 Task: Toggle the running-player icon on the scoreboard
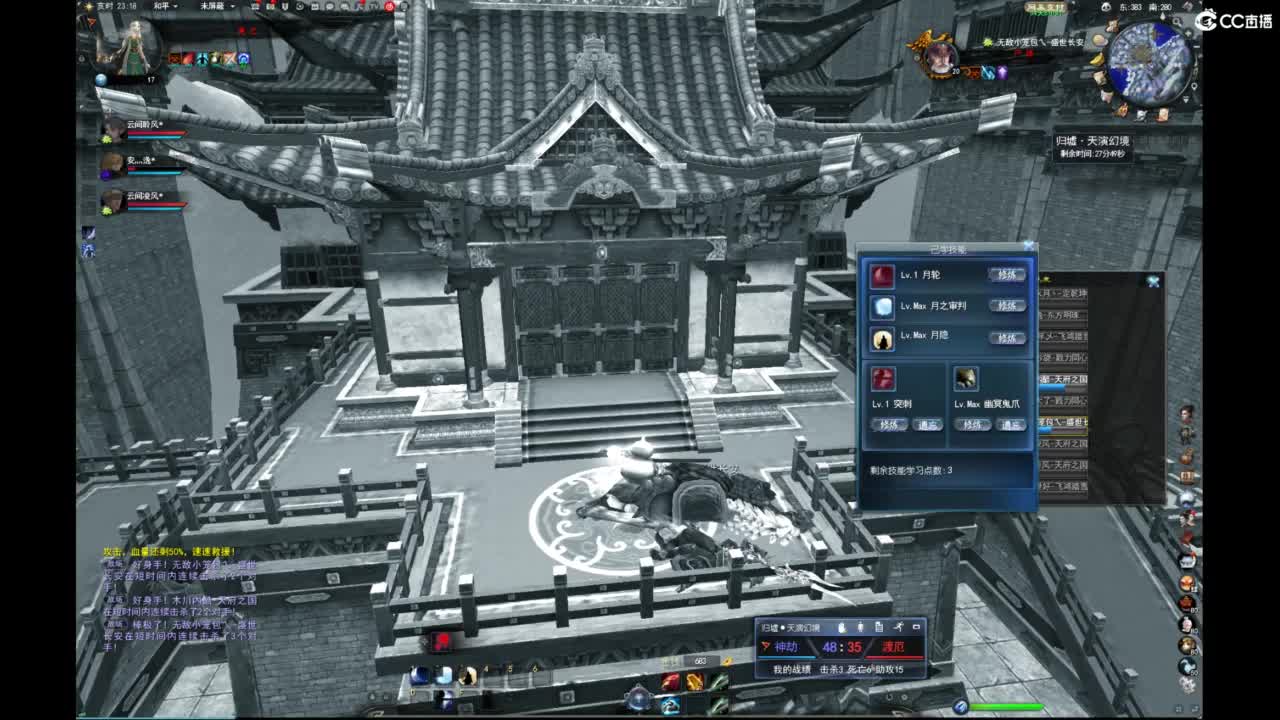click(x=900, y=628)
